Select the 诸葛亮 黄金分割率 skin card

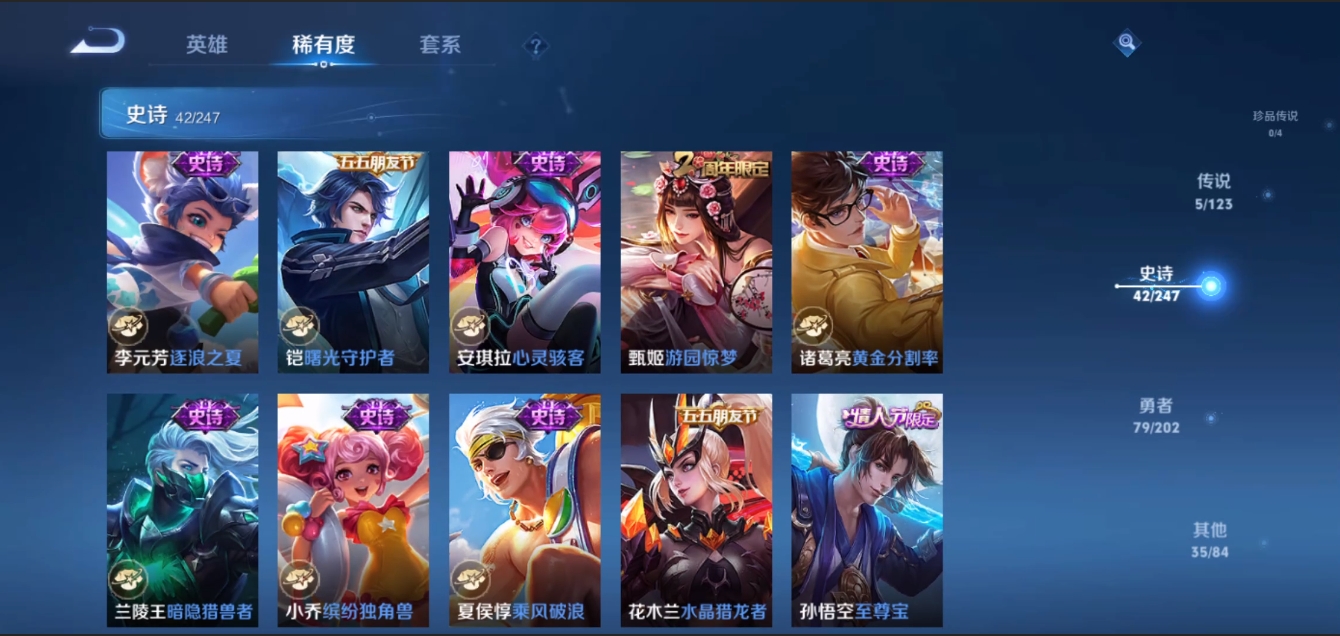click(867, 262)
